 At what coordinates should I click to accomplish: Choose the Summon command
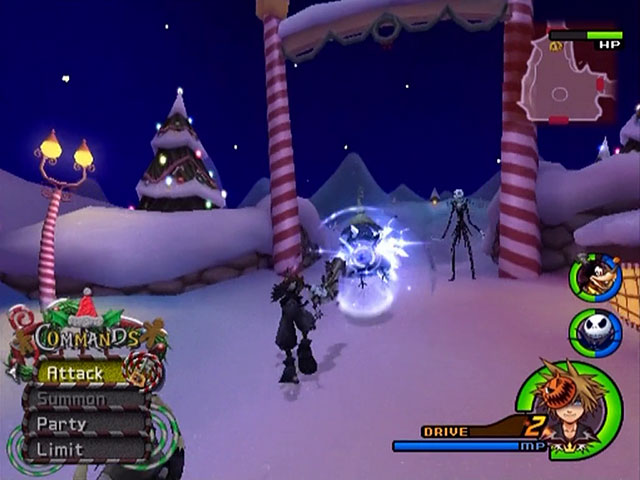point(74,399)
